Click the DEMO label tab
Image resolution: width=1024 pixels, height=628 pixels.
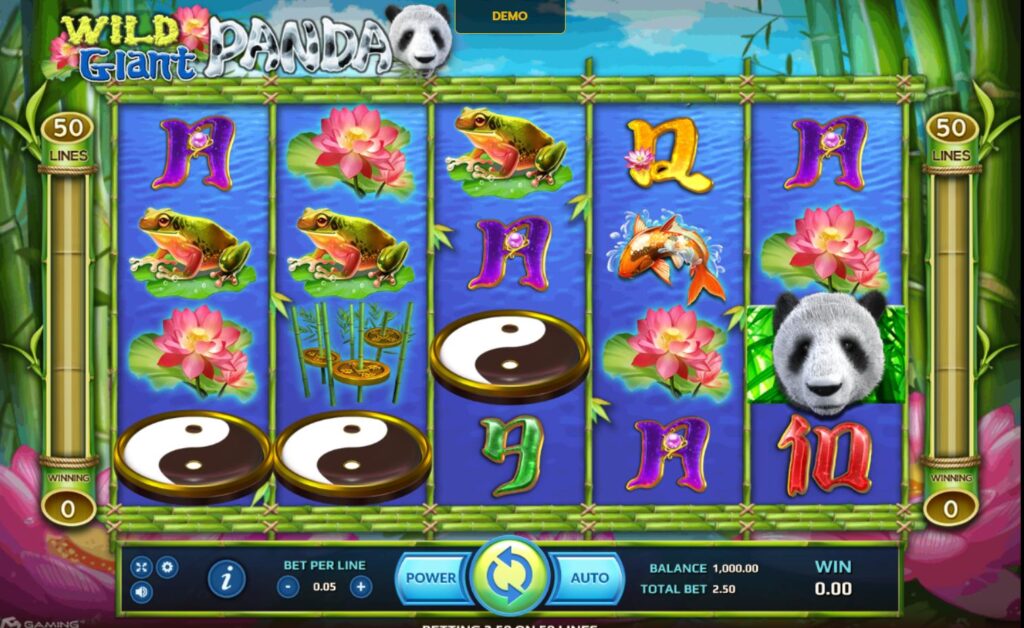pos(510,17)
